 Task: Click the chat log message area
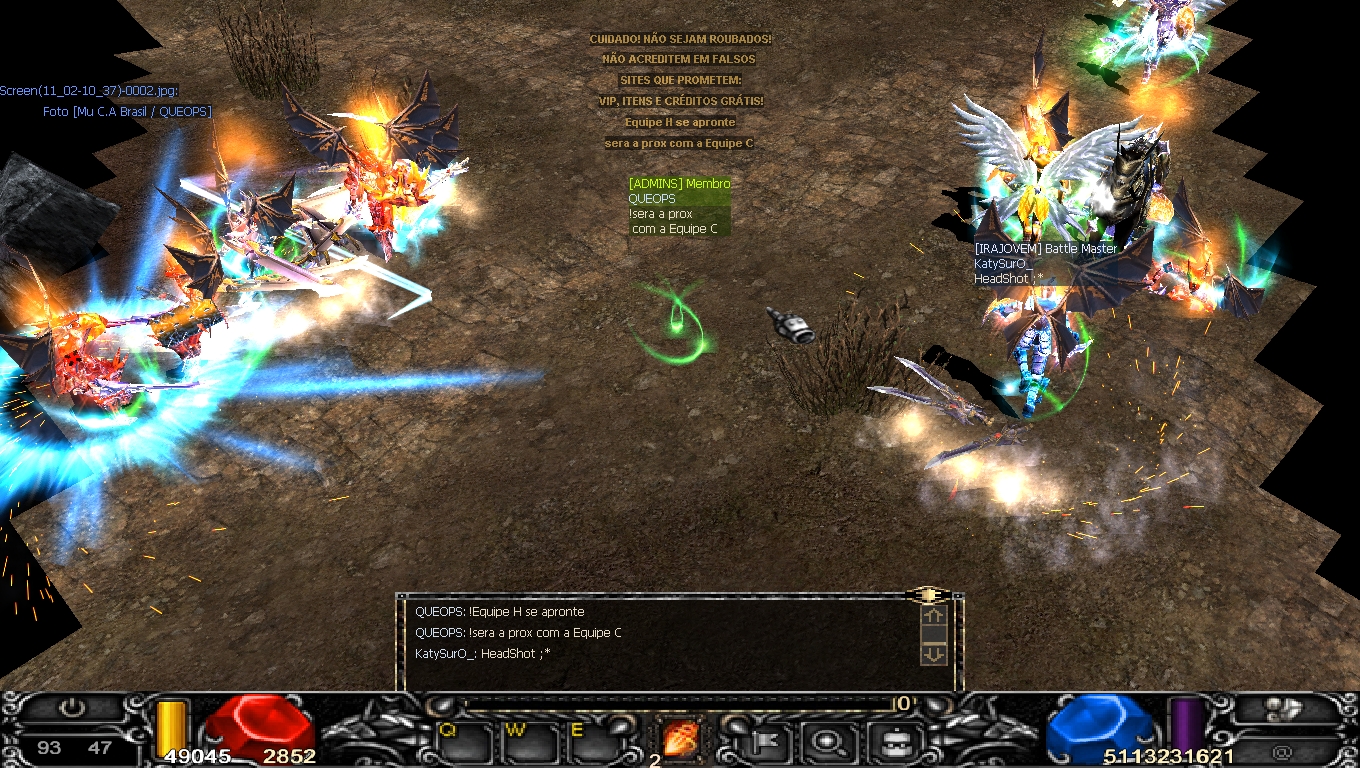tap(660, 640)
